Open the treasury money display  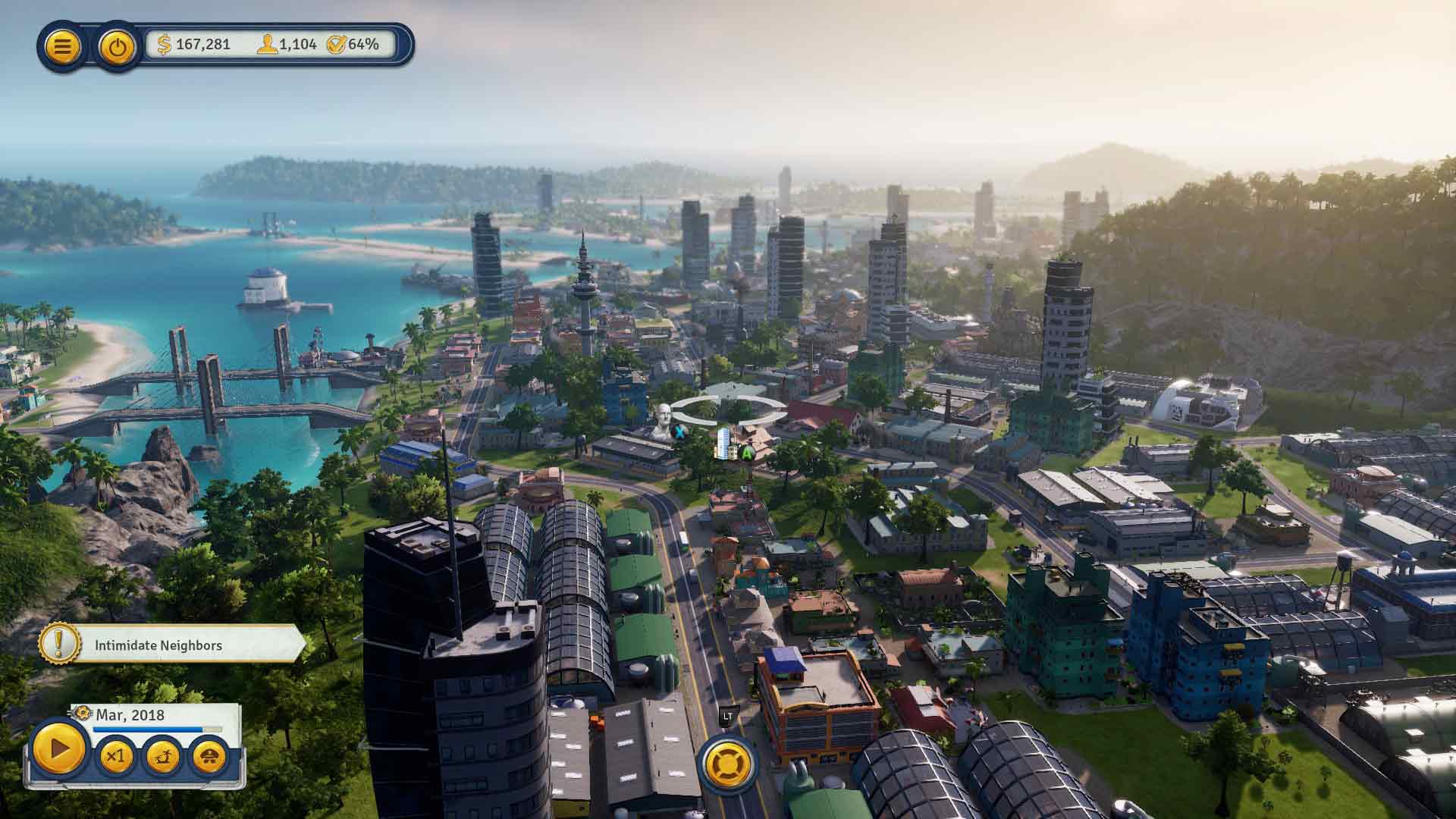tap(194, 45)
